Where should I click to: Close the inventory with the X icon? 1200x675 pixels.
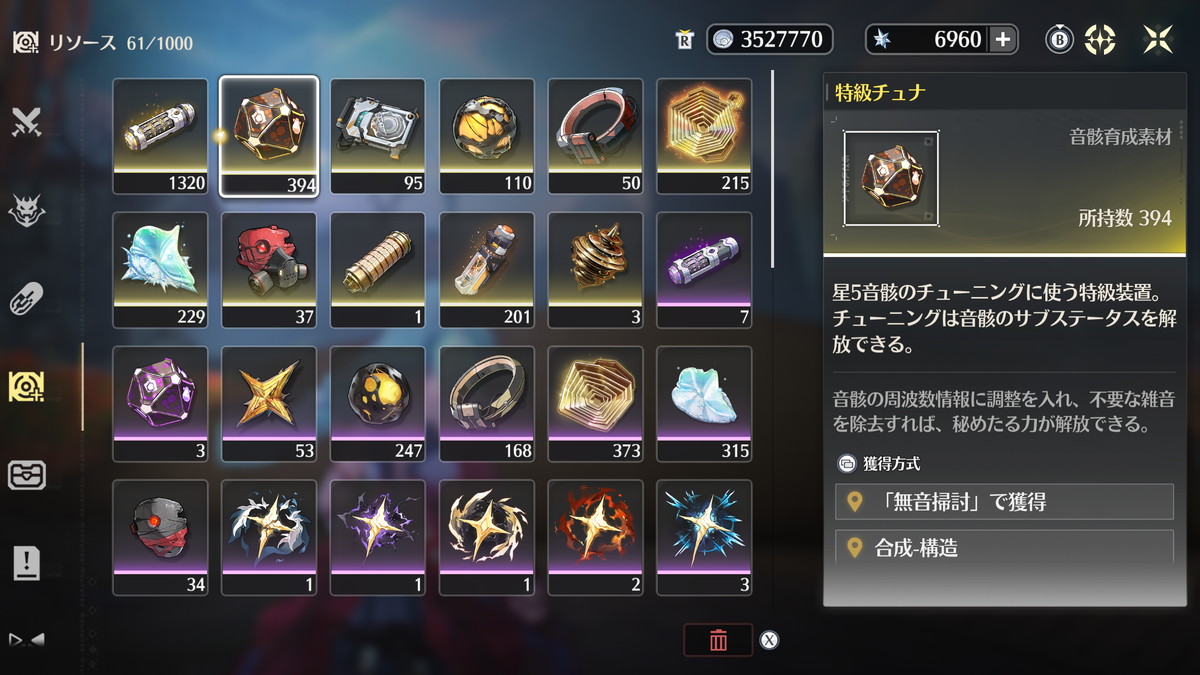coord(1158,39)
